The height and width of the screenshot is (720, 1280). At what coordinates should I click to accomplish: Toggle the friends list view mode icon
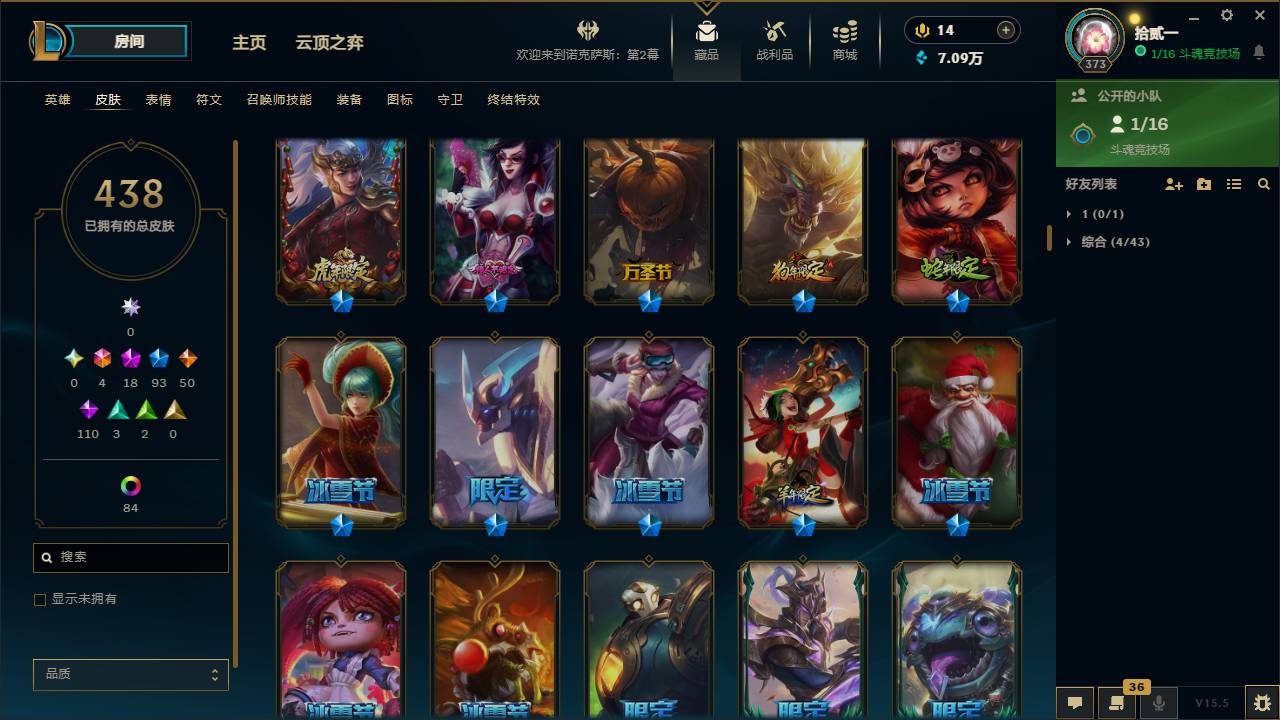[x=1234, y=184]
